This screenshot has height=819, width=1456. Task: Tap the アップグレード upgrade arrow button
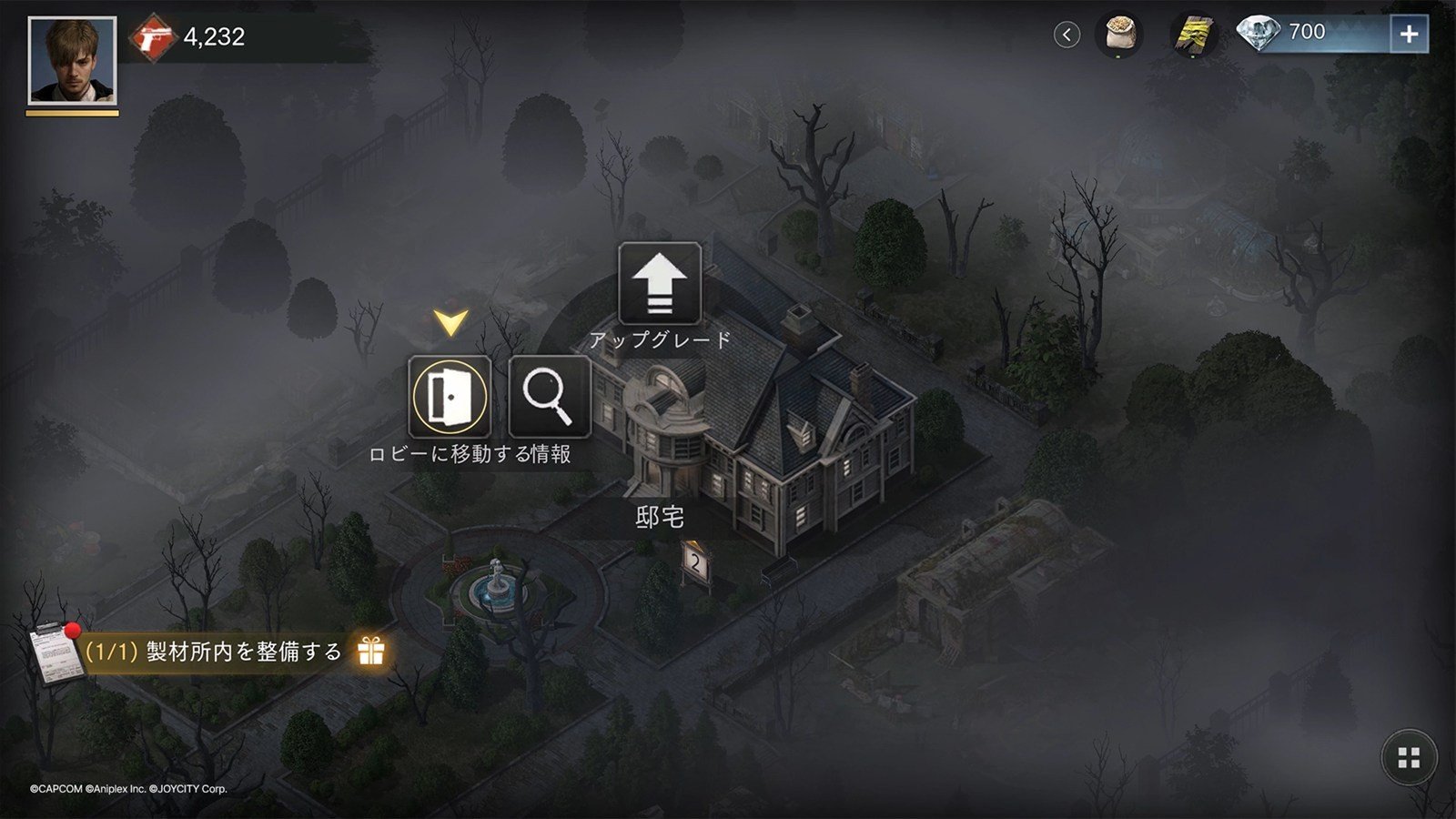pos(659,284)
